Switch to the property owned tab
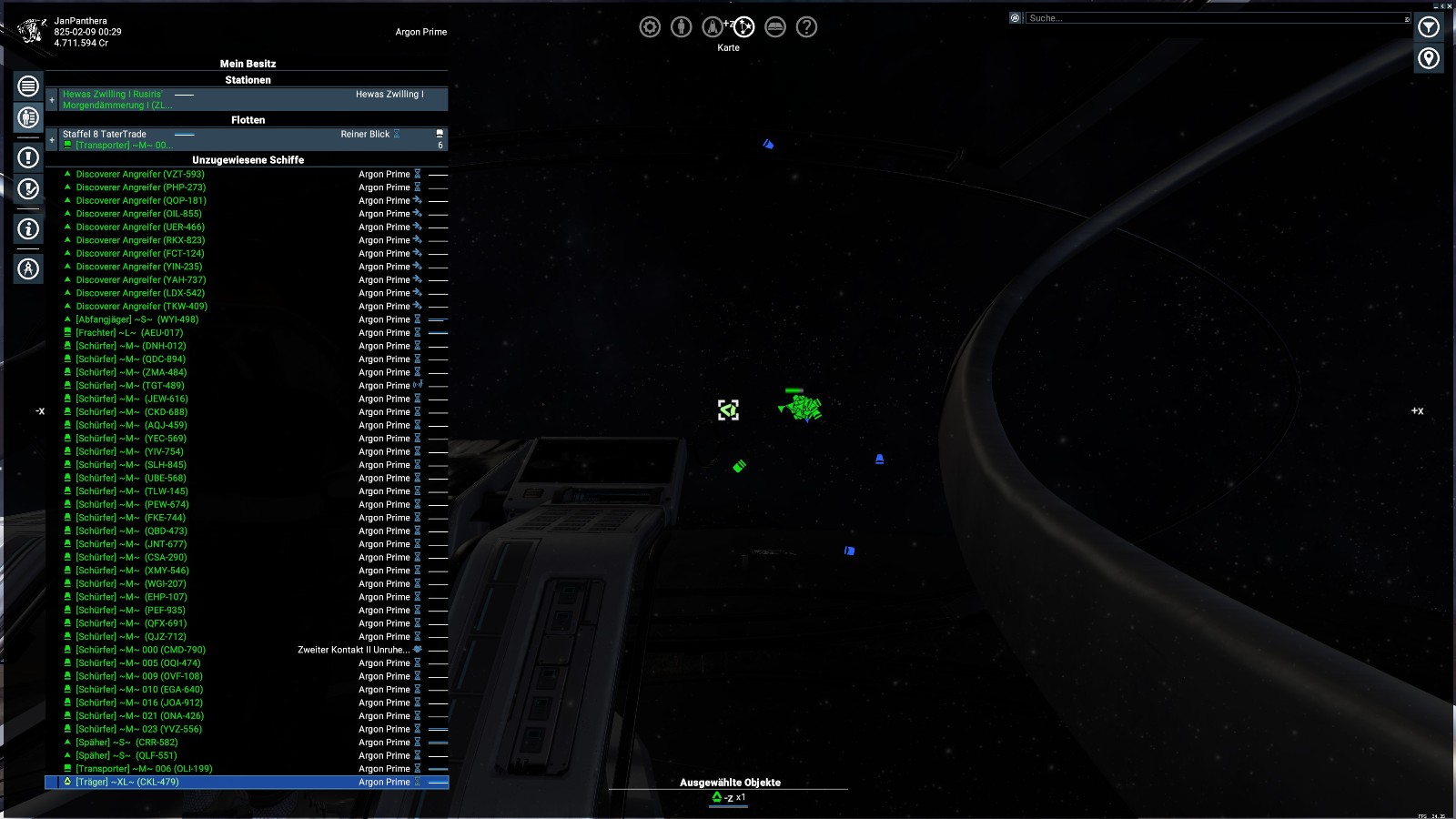Viewport: 1456px width, 819px height. pos(28,117)
